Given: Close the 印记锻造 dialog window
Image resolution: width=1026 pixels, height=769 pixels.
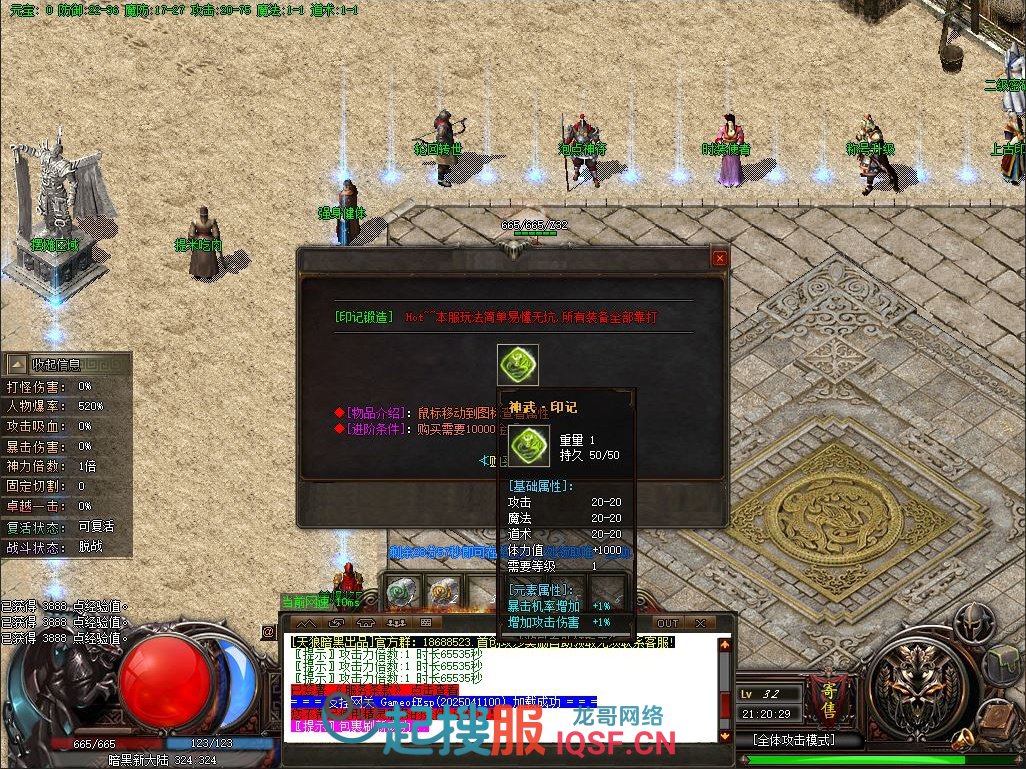Looking at the screenshot, I should 719,258.
